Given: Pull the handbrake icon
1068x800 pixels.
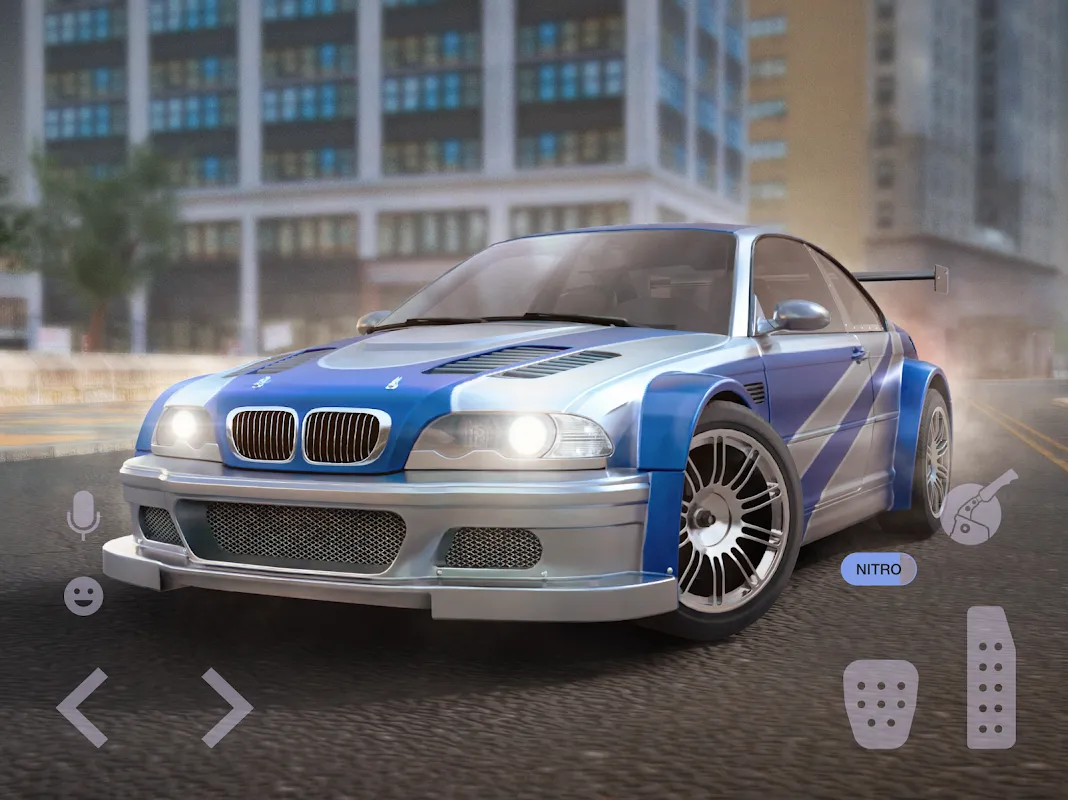Looking at the screenshot, I should click(977, 508).
